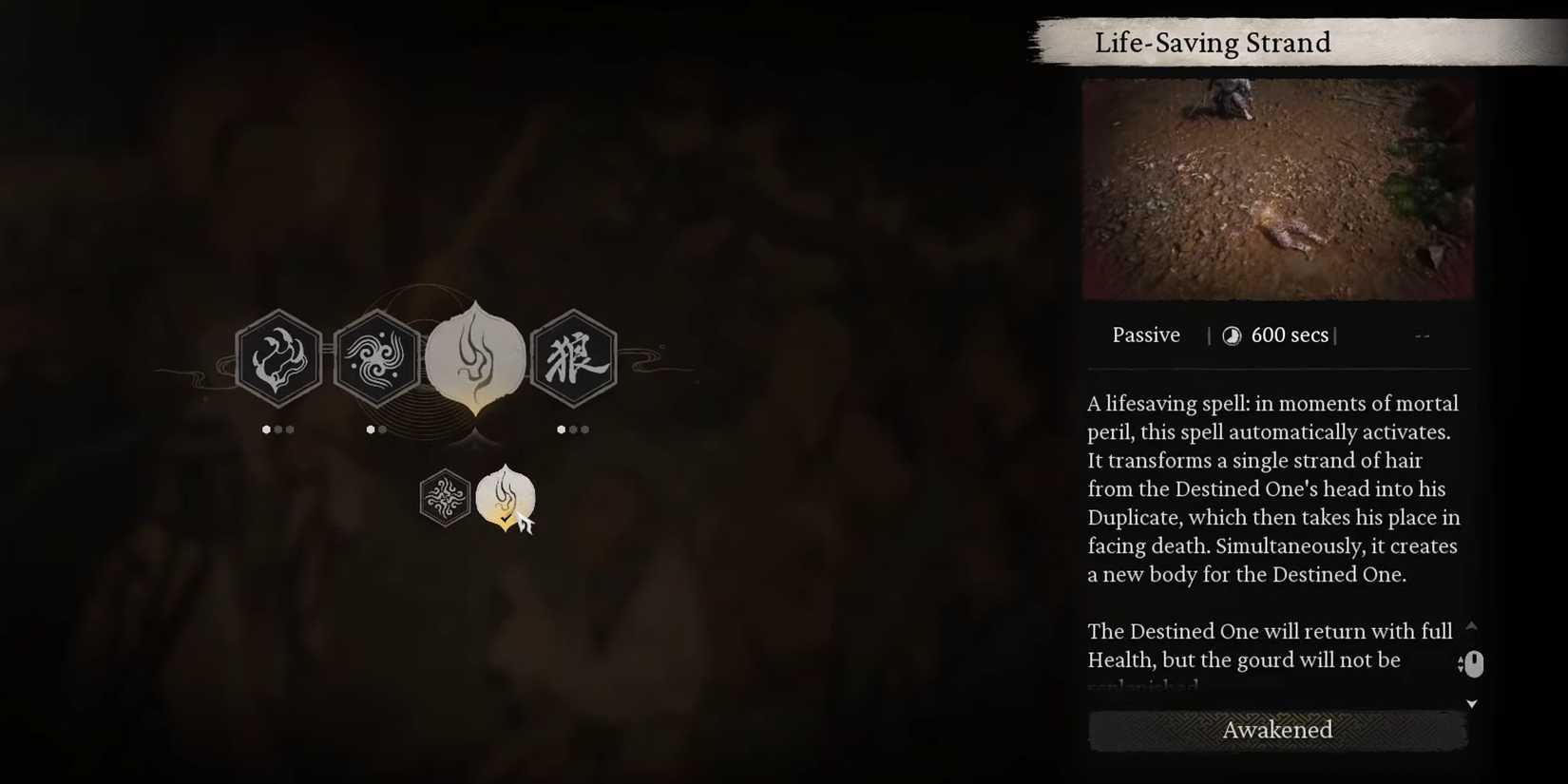Expand the dimmed stat field after 600 secs
The height and width of the screenshot is (784, 1568).
[1422, 335]
